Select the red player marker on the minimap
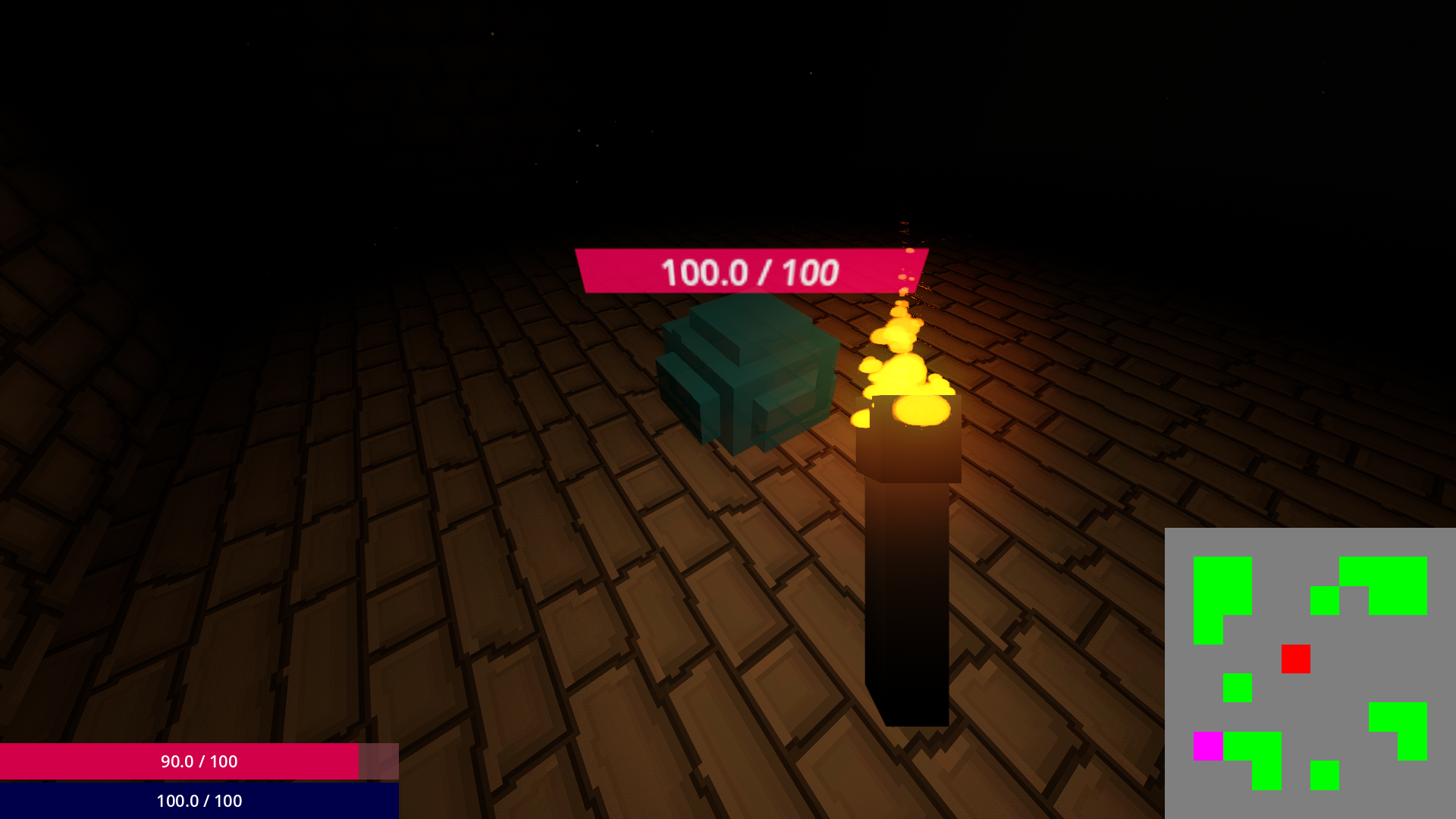Screen dimensions: 1456x819 (x=1296, y=659)
